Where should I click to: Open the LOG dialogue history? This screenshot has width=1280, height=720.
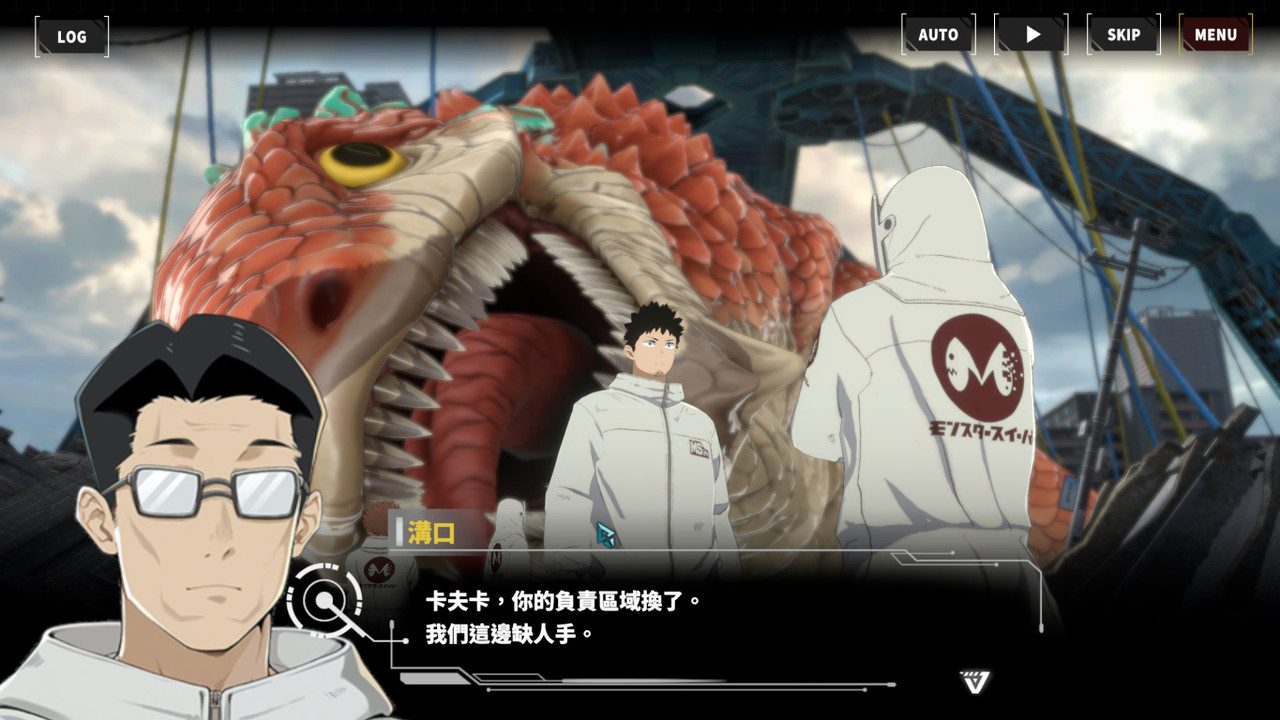[71, 36]
